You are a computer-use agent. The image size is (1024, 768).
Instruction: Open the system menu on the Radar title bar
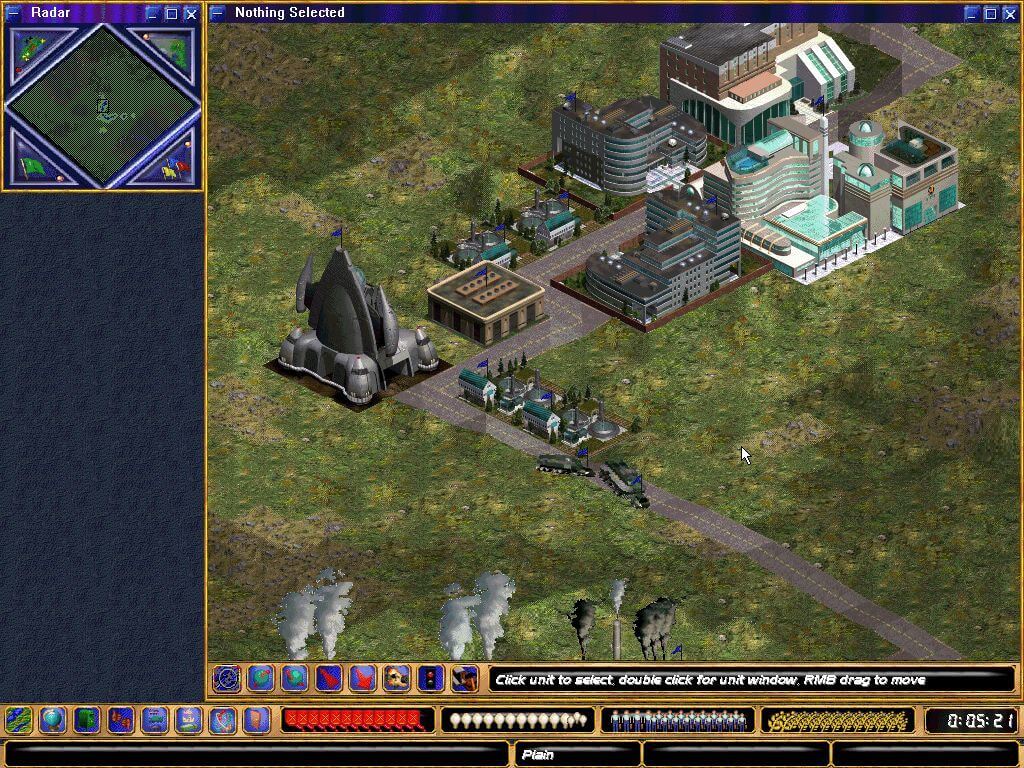point(13,14)
